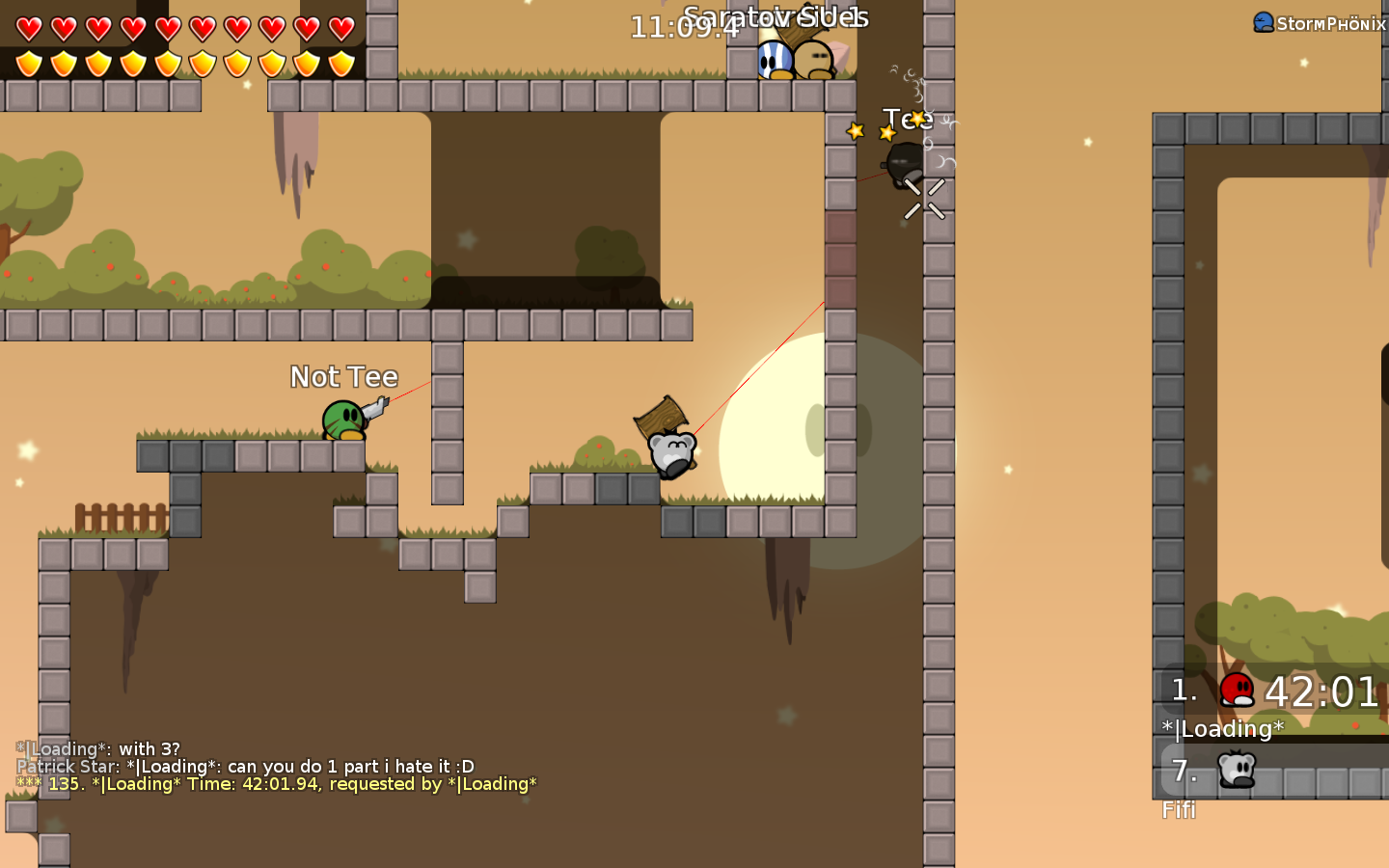Click the grey tee icon beside rank 7
Screen dimensions: 1389x868
(1239, 770)
